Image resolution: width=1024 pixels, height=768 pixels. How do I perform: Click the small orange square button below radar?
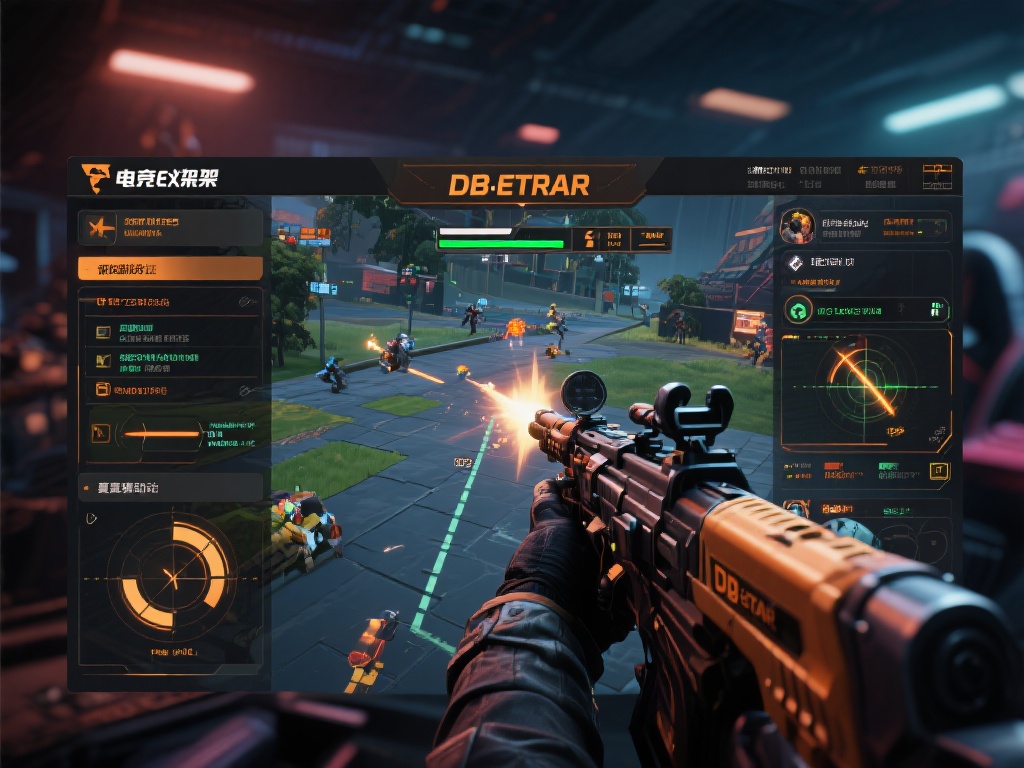click(938, 470)
